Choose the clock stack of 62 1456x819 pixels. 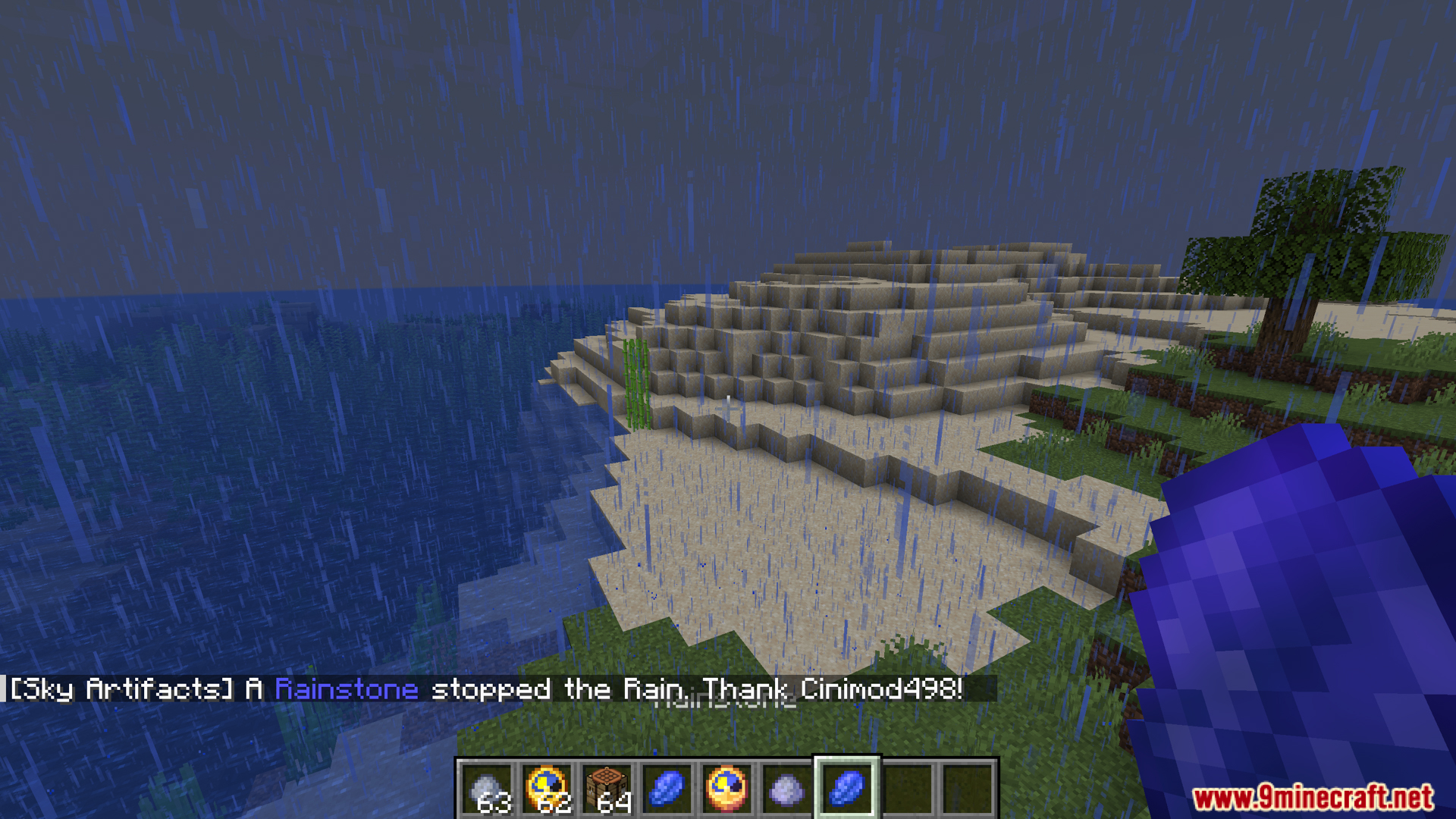[x=548, y=789]
